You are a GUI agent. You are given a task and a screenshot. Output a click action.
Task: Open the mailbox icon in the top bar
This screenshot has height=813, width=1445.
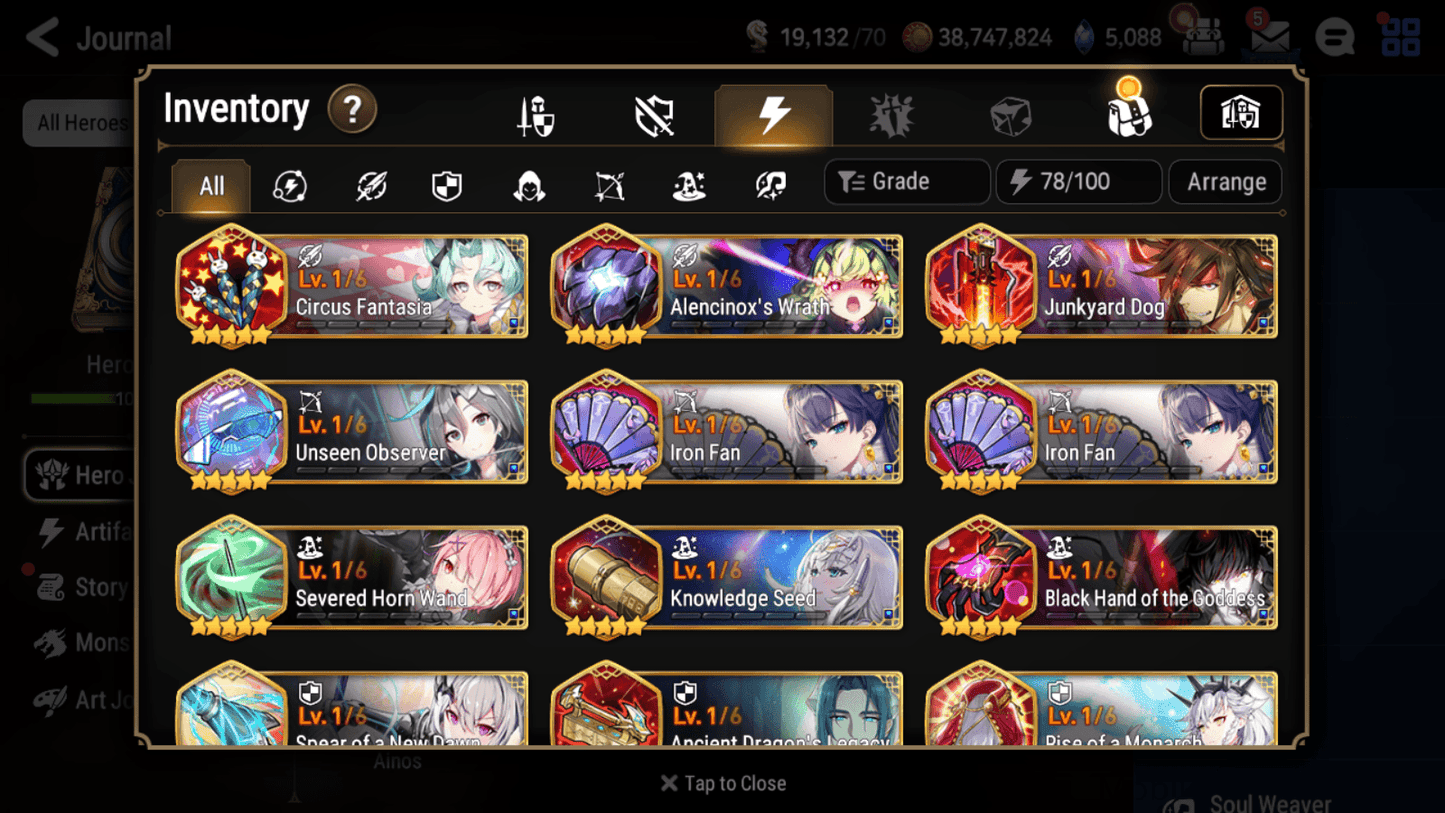pos(1269,36)
